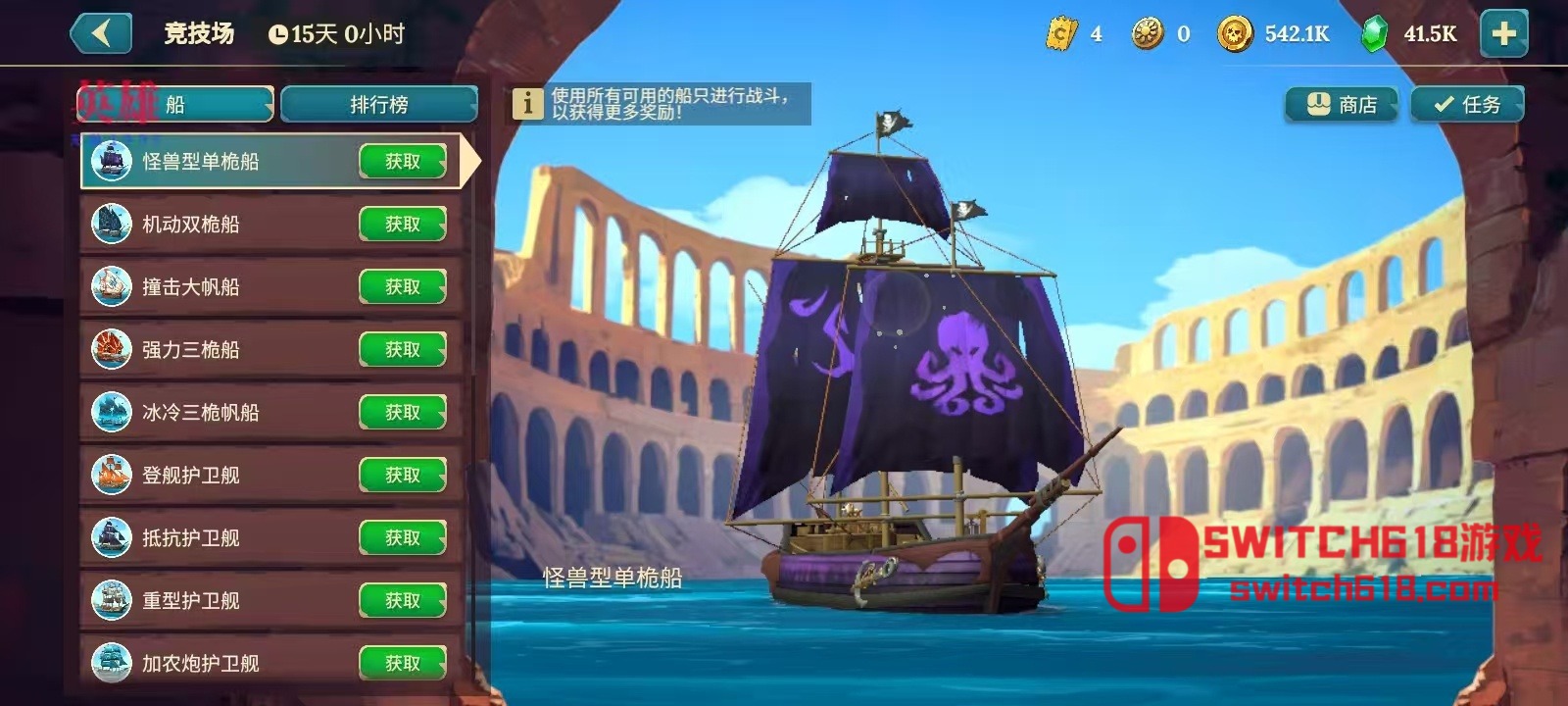This screenshot has height=706, width=1568.
Task: Select the 撞击大帆船 ship thumbnail icon
Action: point(111,287)
